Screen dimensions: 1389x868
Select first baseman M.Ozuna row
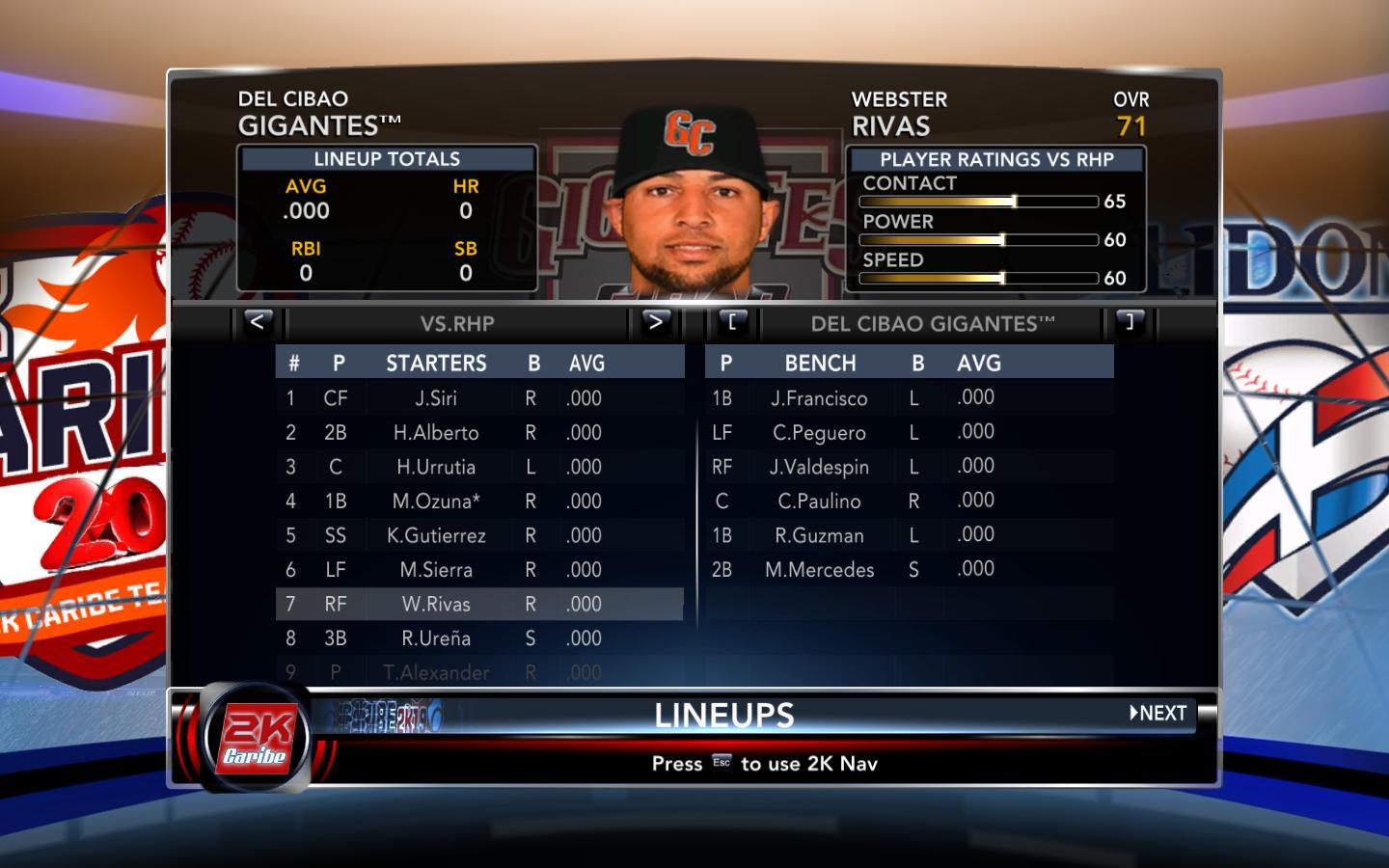[x=436, y=502]
